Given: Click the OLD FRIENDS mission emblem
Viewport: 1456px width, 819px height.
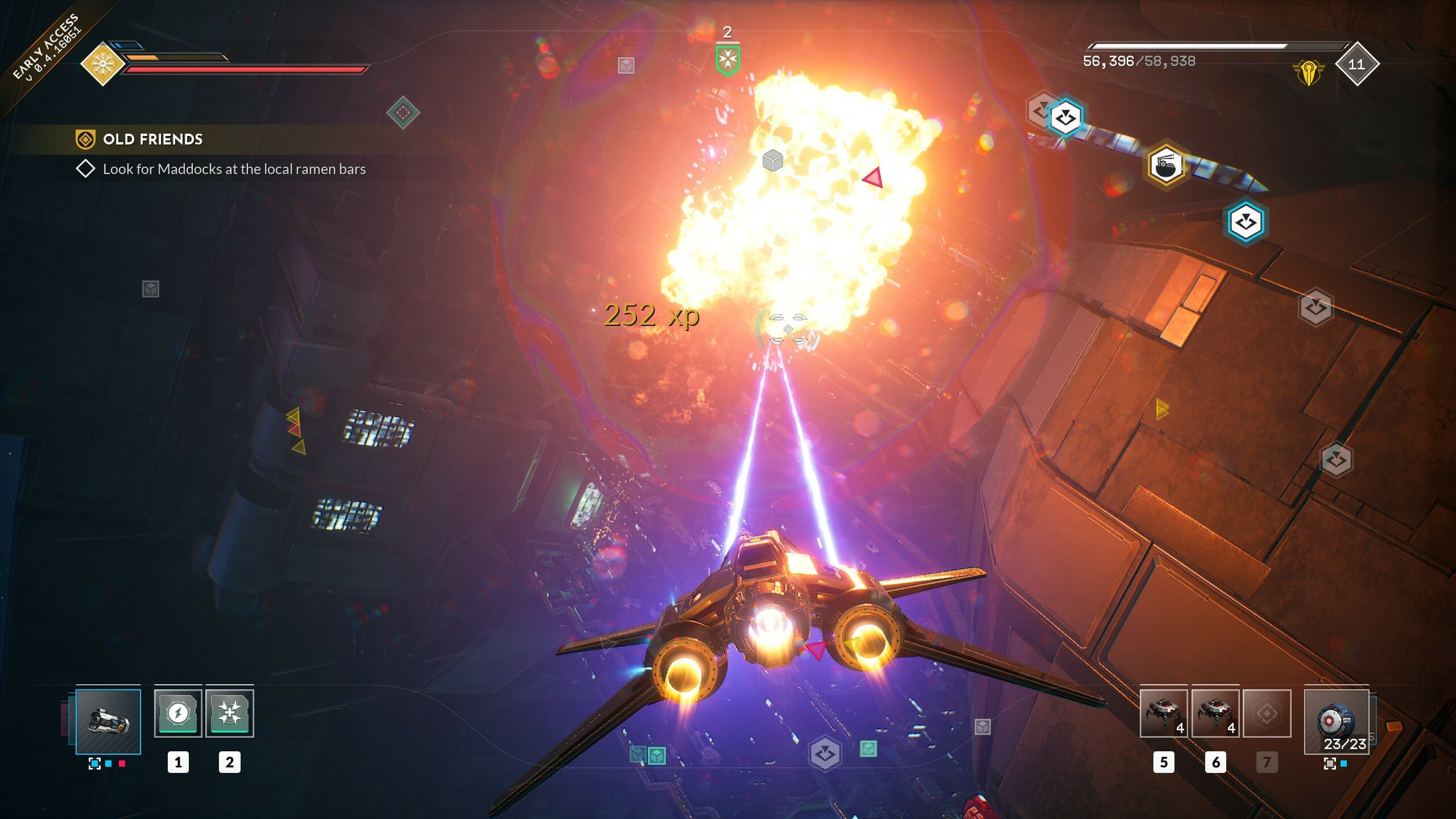Looking at the screenshot, I should pyautogui.click(x=86, y=139).
